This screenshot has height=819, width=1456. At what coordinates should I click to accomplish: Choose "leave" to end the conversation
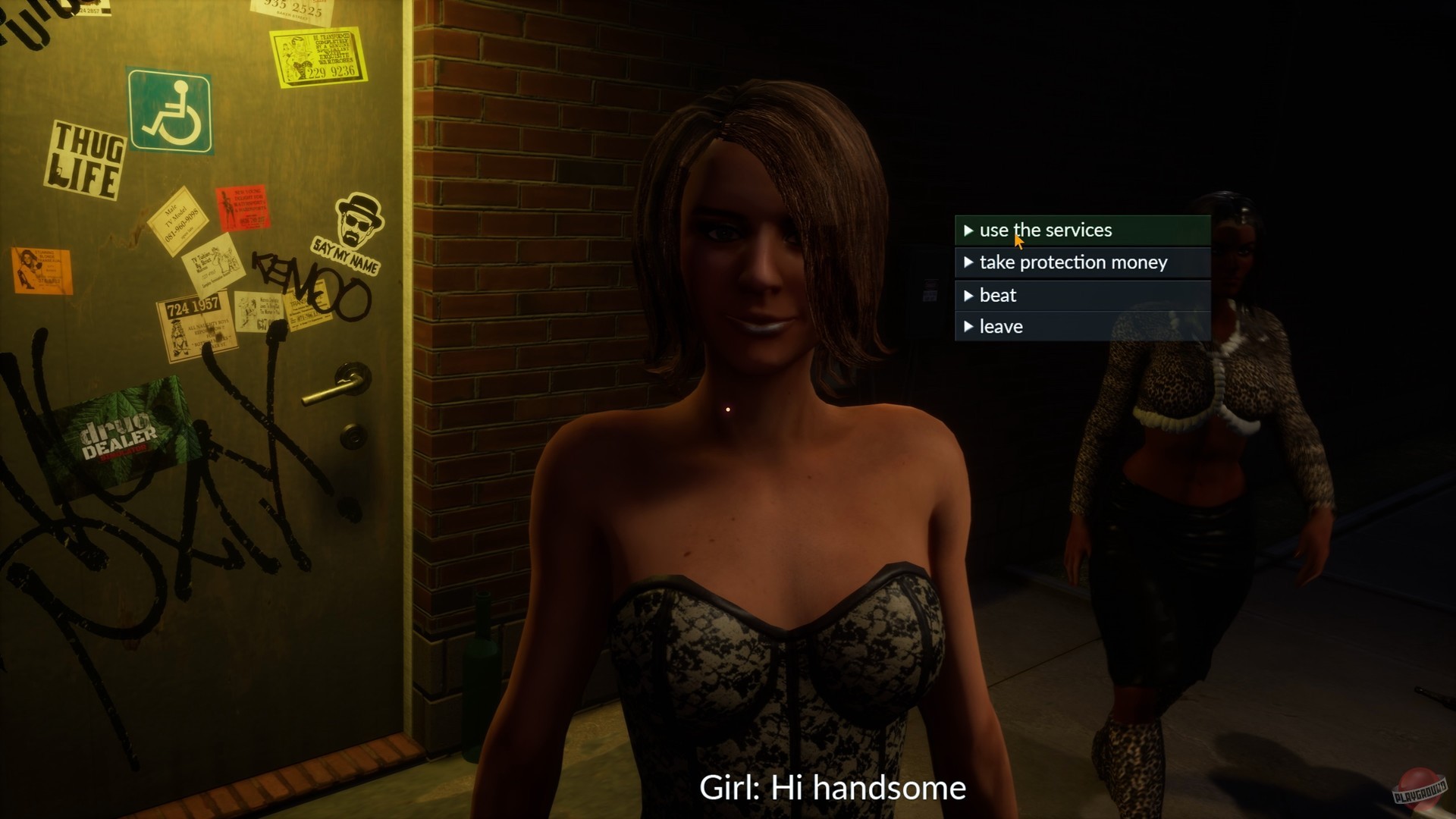(x=1002, y=326)
